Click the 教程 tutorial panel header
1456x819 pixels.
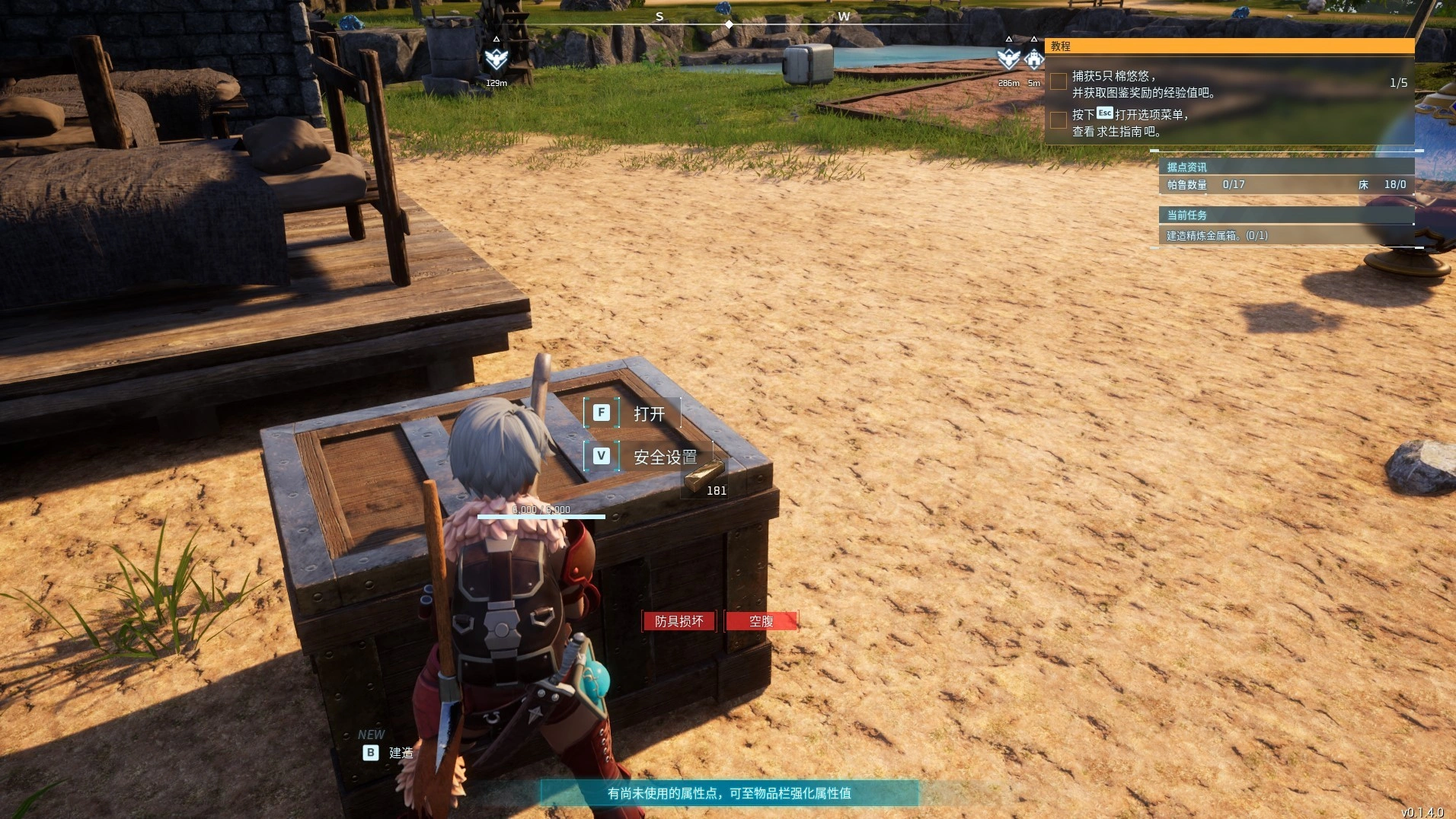point(1228,46)
